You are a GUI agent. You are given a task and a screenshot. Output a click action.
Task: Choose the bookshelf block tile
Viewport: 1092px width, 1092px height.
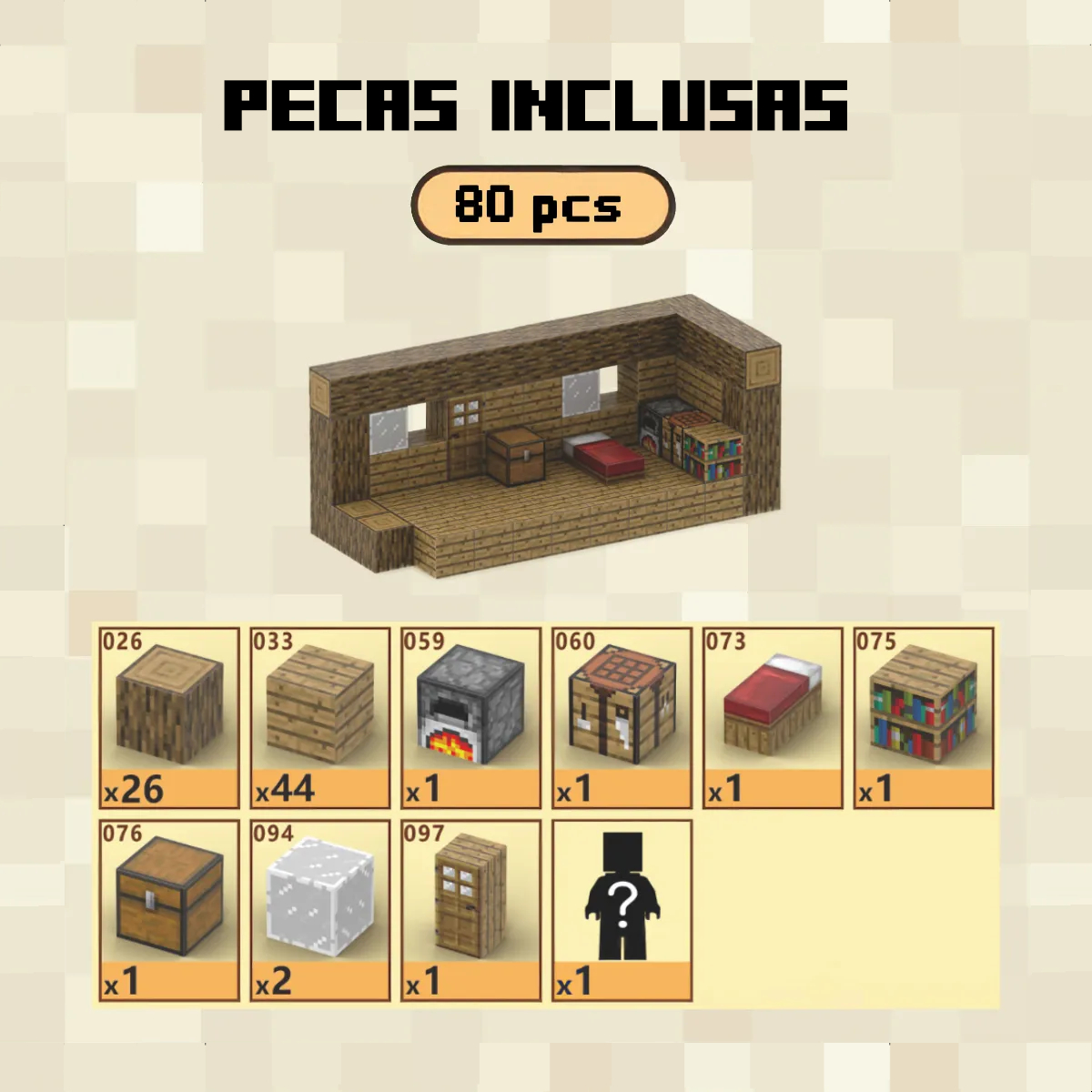pos(924,717)
